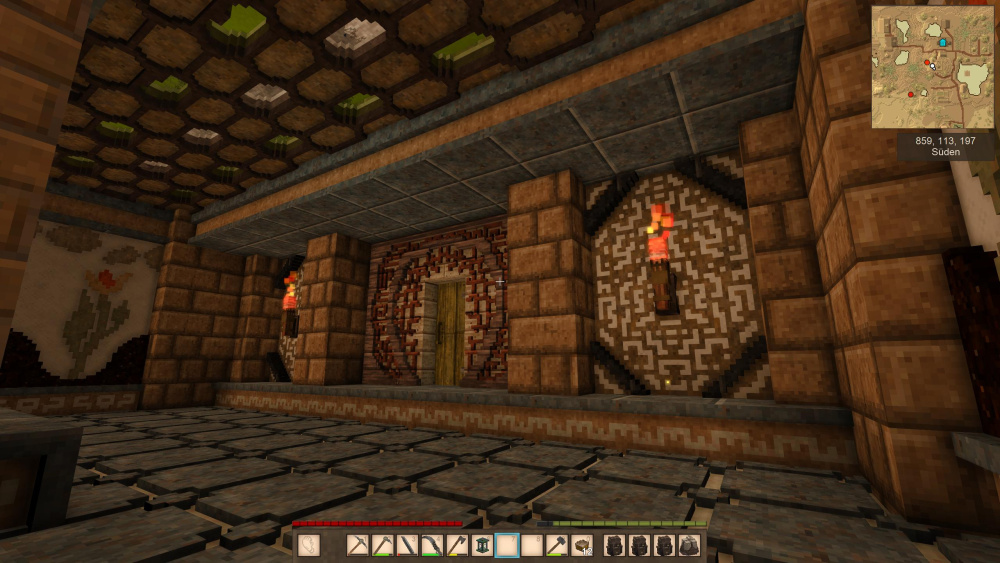Select the item stack showing 12
The width and height of the screenshot is (1000, 563).
(581, 546)
